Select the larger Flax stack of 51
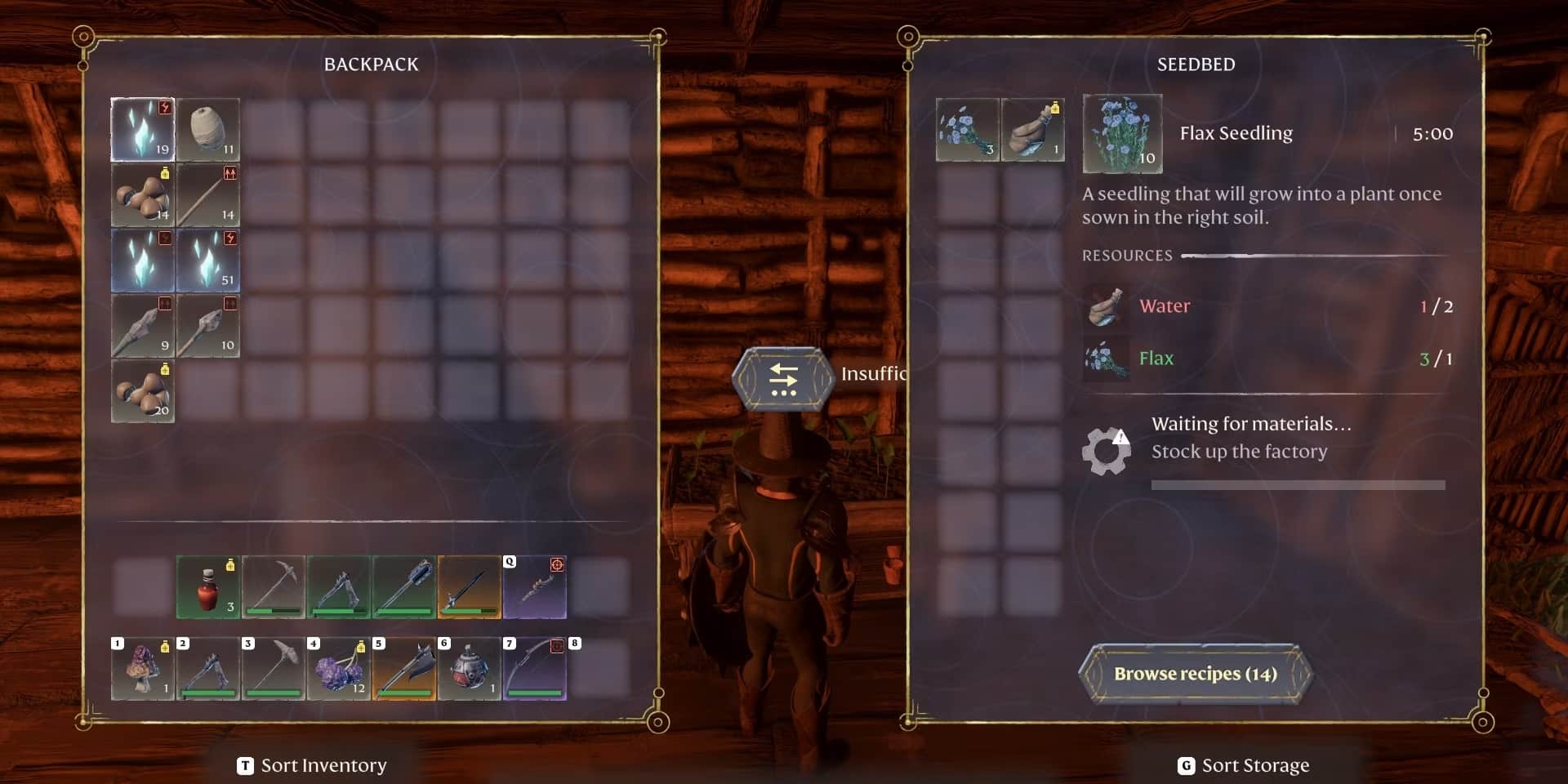 click(x=207, y=260)
